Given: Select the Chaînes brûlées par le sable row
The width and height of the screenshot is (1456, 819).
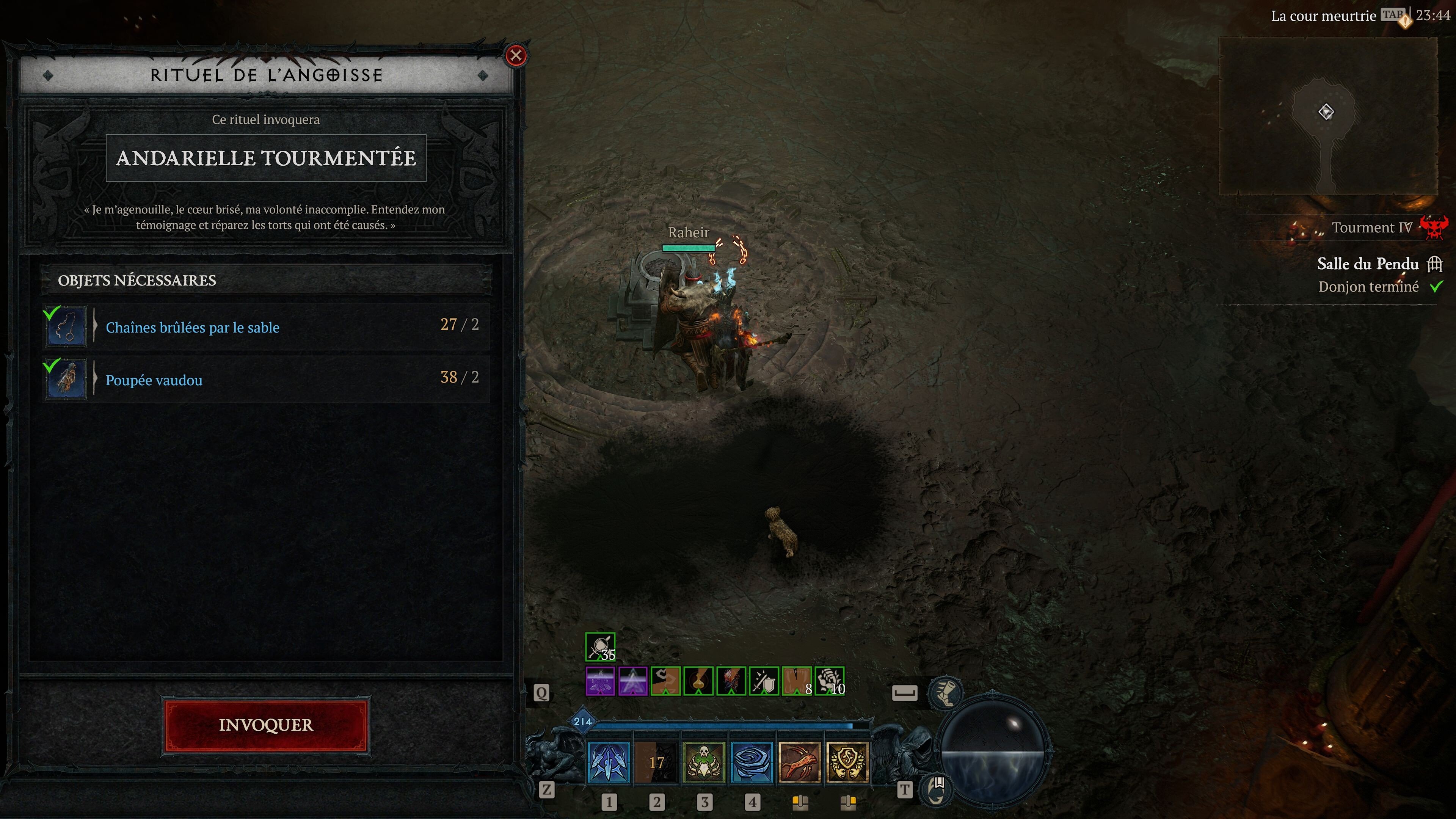Looking at the screenshot, I should (266, 327).
